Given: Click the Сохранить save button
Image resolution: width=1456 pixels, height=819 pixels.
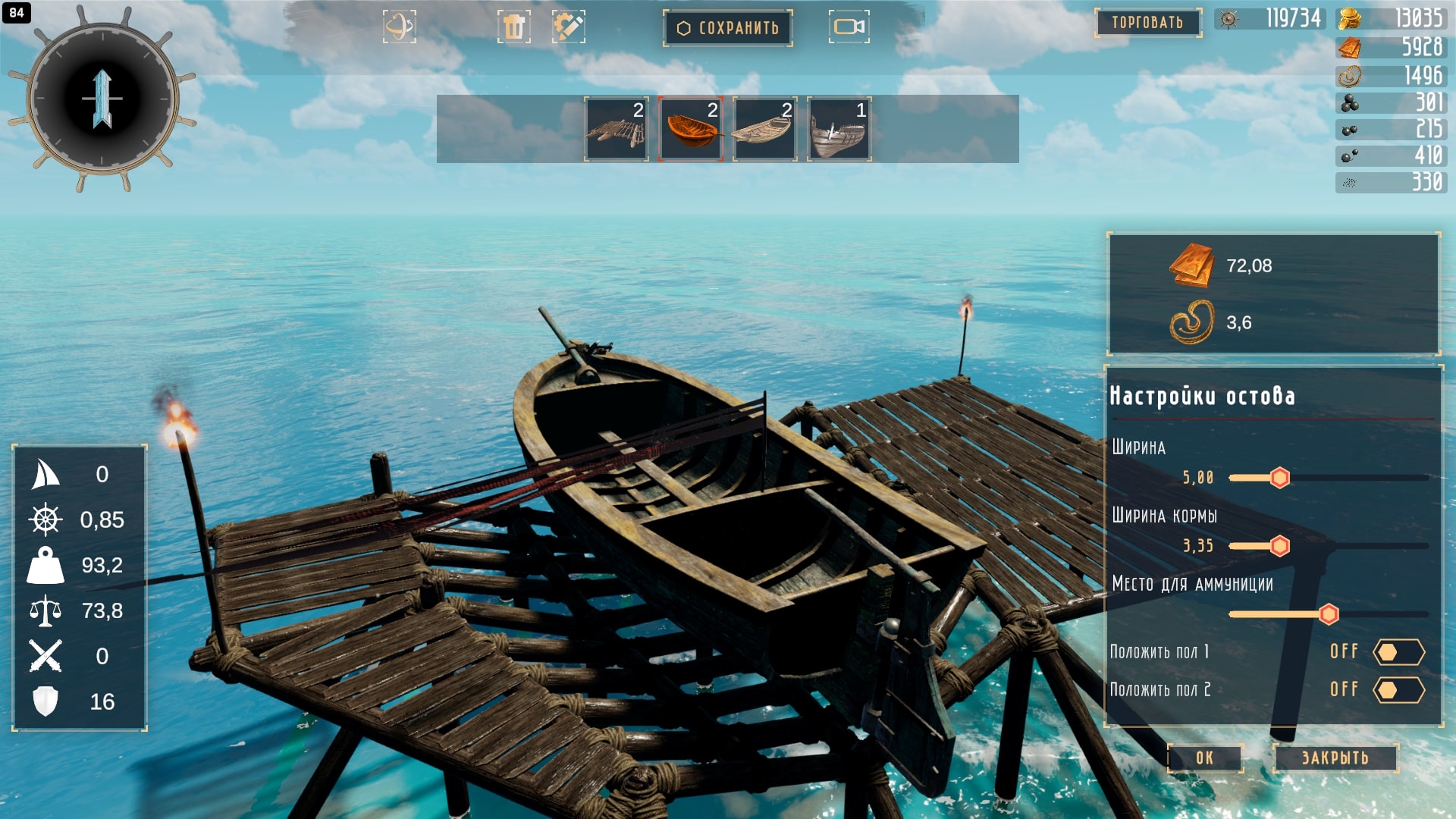Looking at the screenshot, I should coord(728,28).
